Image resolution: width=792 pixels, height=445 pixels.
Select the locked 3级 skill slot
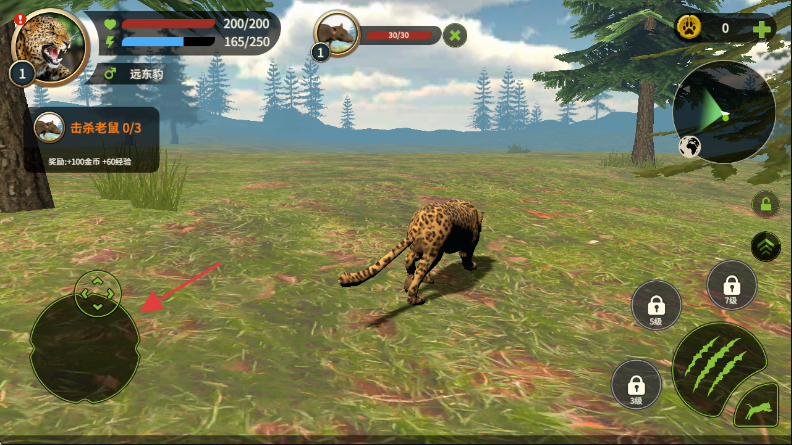[636, 384]
